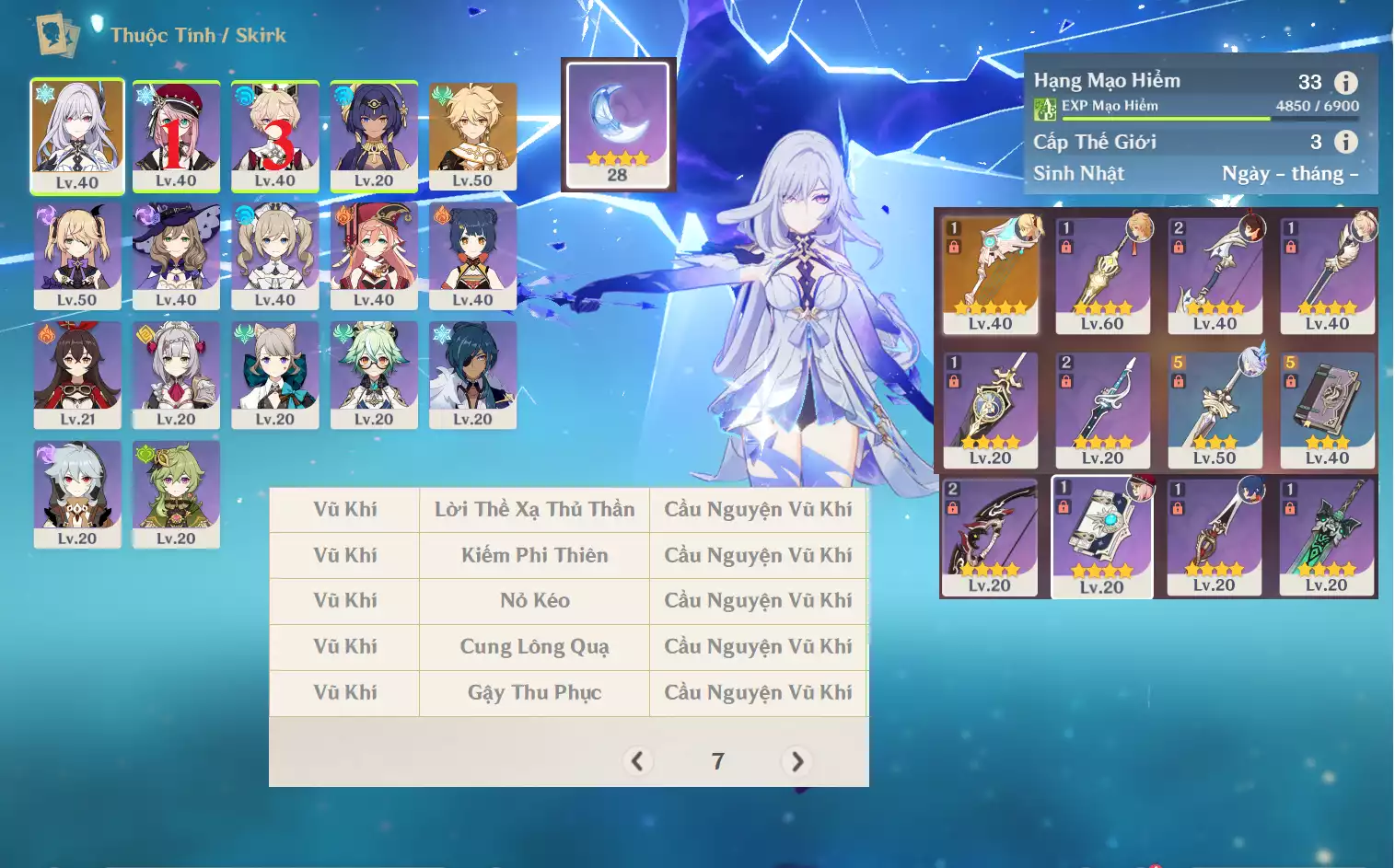Select Barbara's Lv.40 portrait
The width and height of the screenshot is (1395, 868).
pyautogui.click(x=274, y=255)
